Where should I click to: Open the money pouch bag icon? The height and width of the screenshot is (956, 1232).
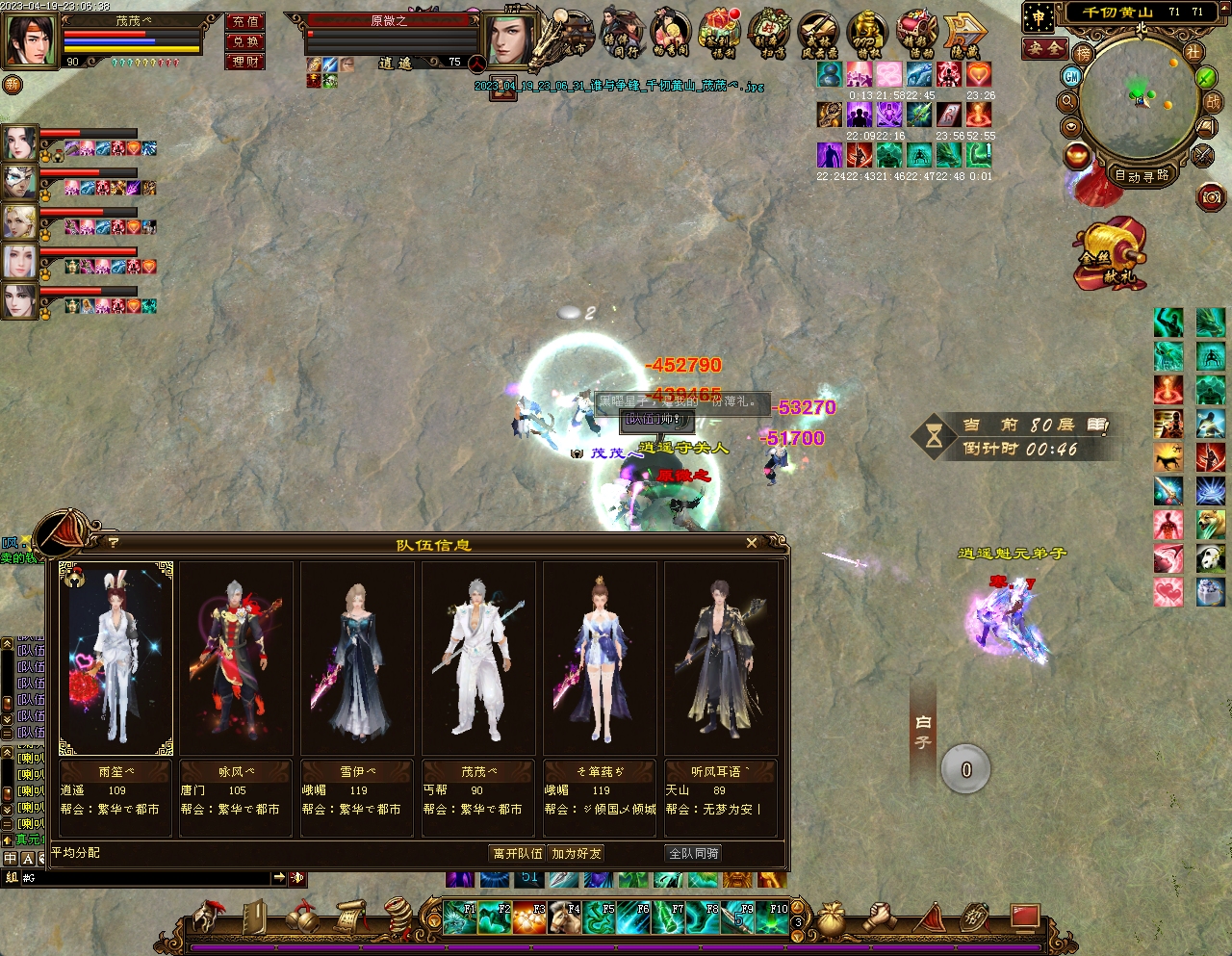coord(832,919)
